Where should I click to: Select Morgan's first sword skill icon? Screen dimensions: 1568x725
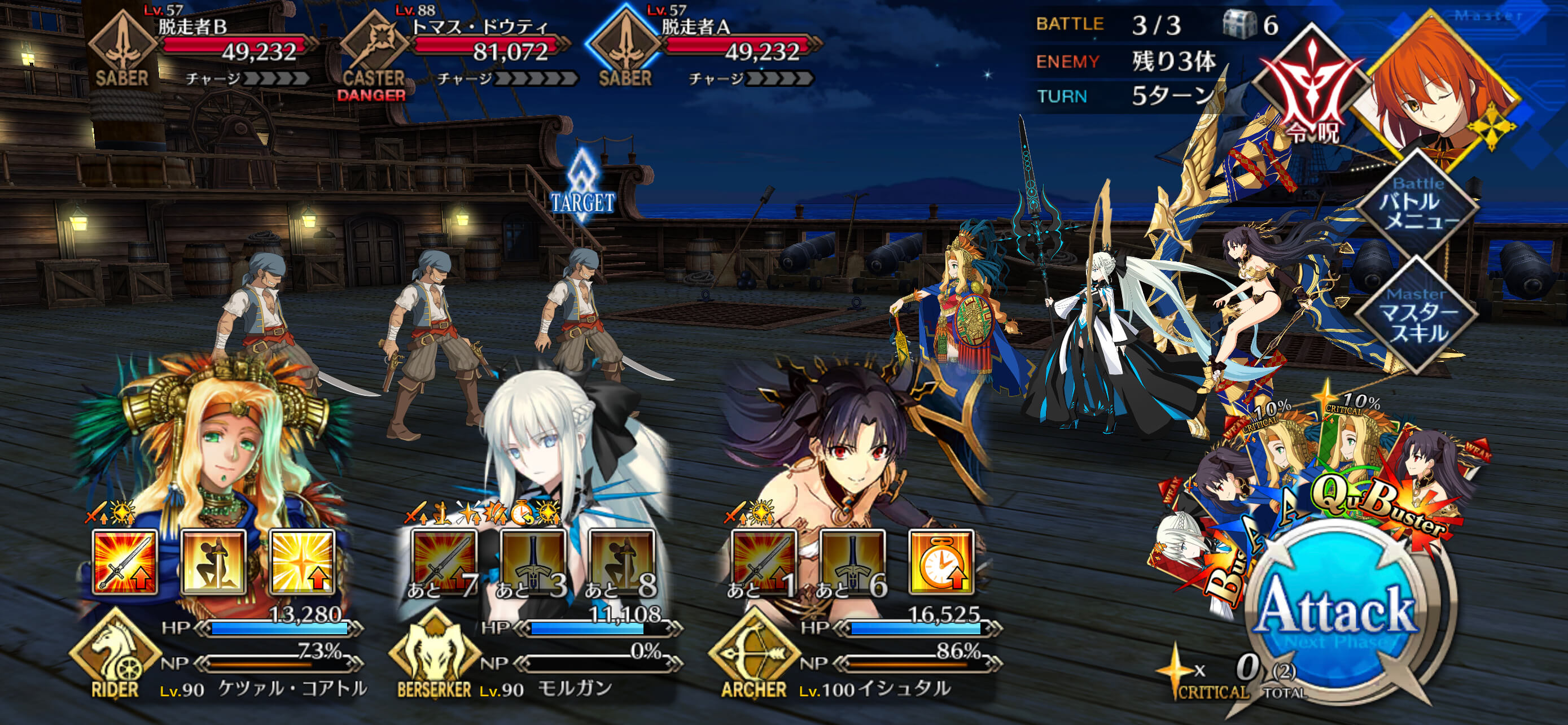point(444,562)
